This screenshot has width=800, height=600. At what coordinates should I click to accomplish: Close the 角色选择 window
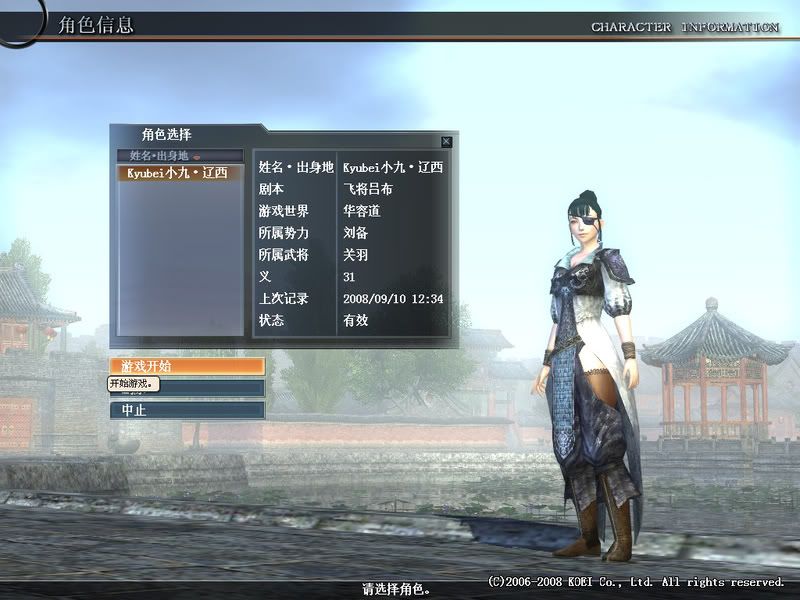446,142
